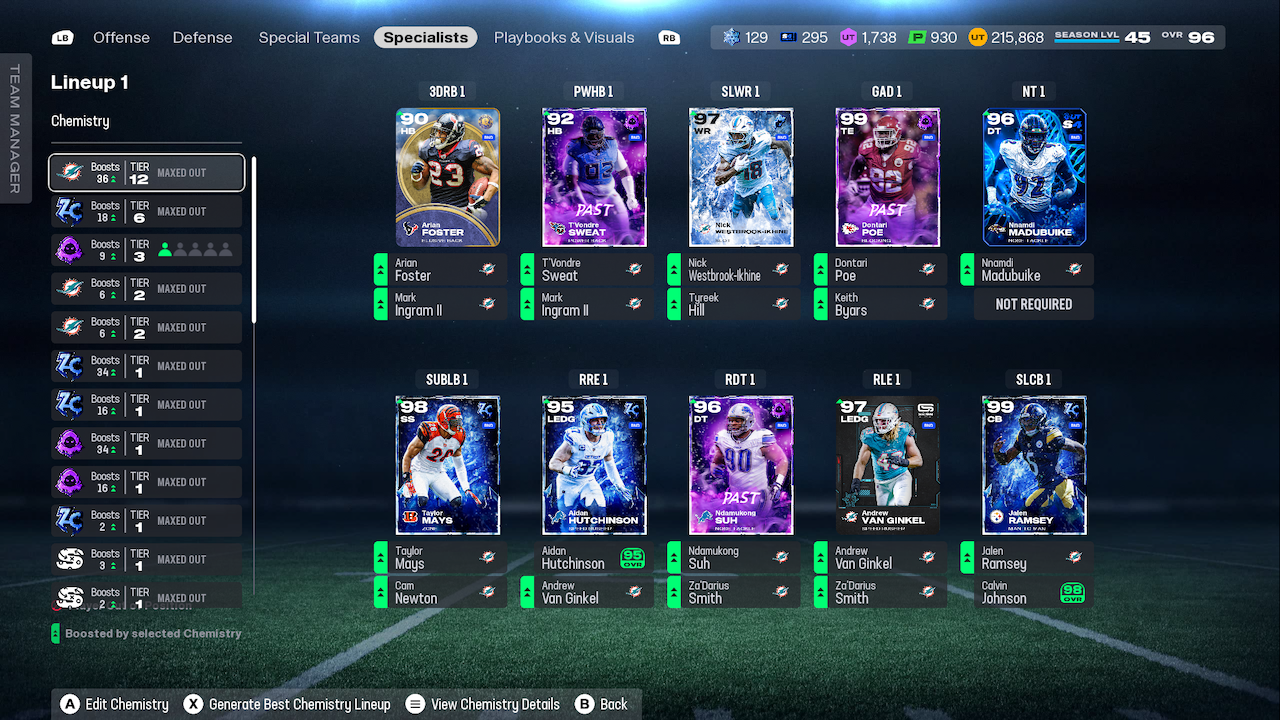Go to Playbooks & Visuals tab

[564, 37]
